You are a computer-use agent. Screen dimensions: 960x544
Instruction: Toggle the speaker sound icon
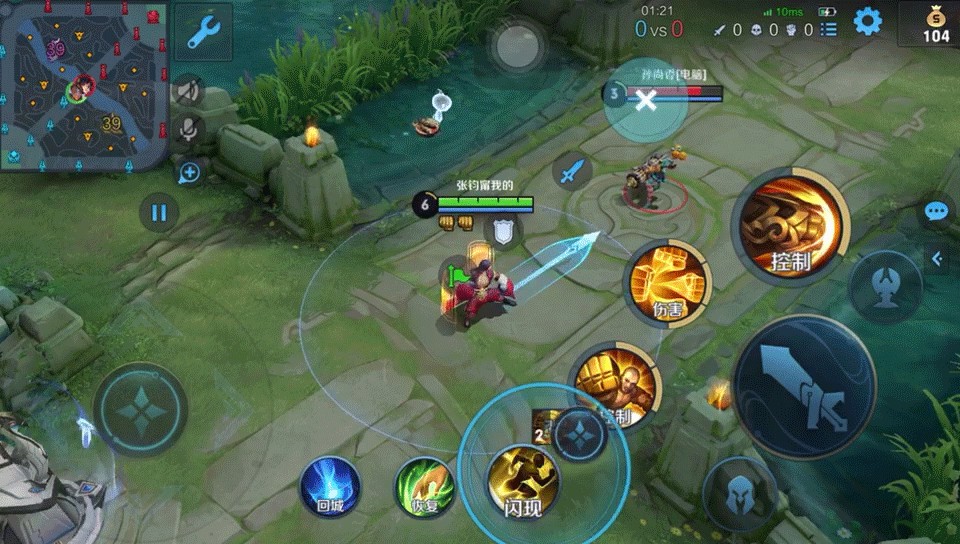[x=187, y=92]
